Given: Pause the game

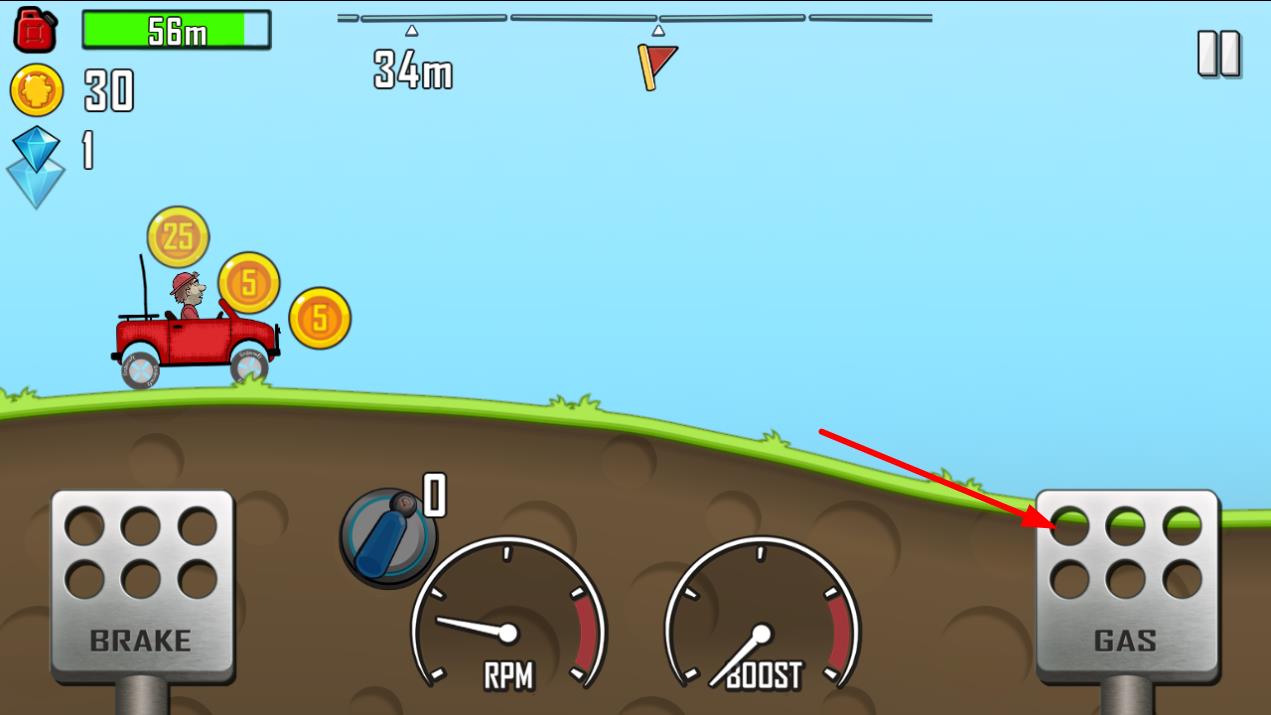Looking at the screenshot, I should tap(1219, 54).
